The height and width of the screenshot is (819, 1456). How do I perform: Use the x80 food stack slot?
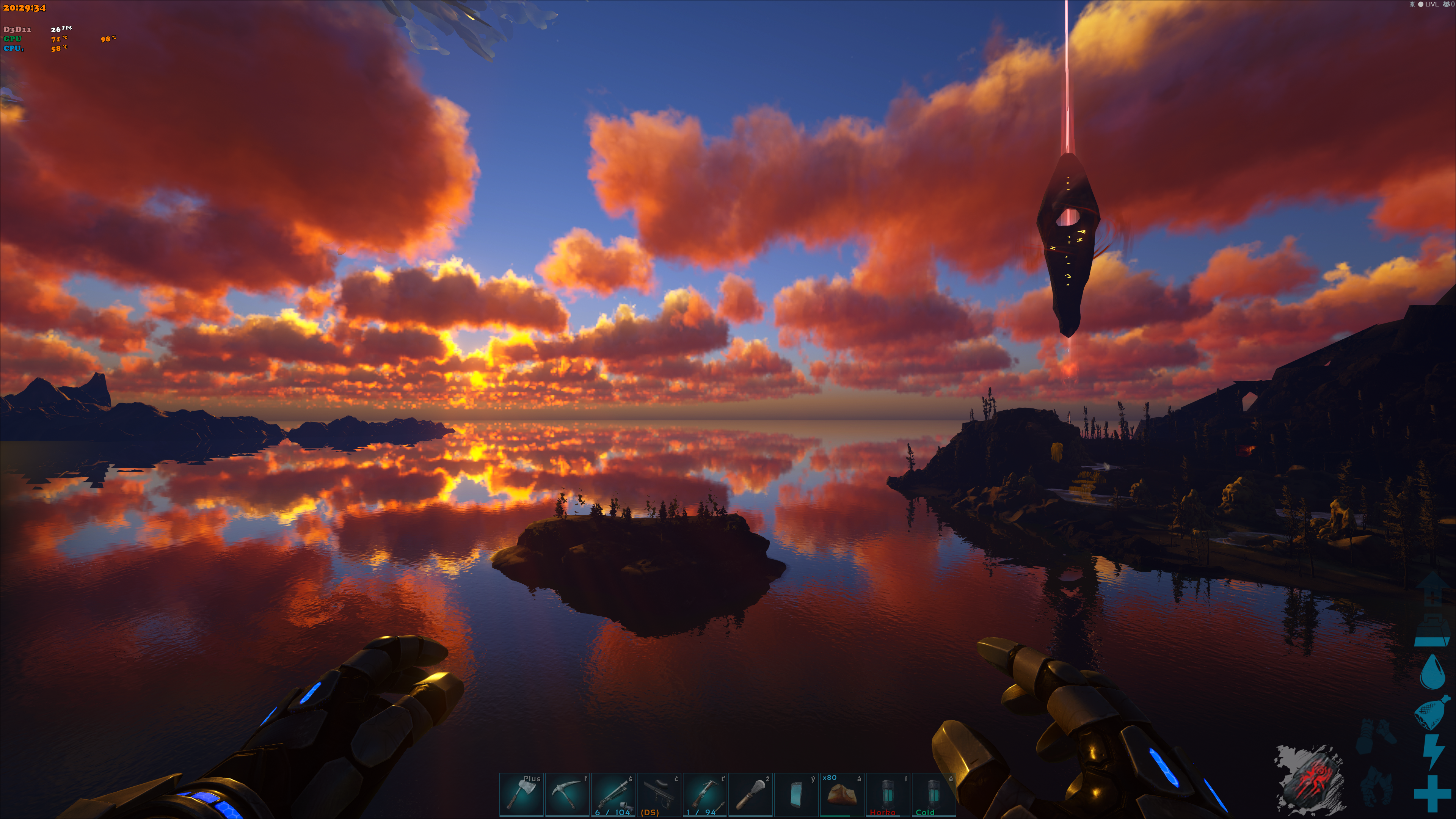pos(842,794)
